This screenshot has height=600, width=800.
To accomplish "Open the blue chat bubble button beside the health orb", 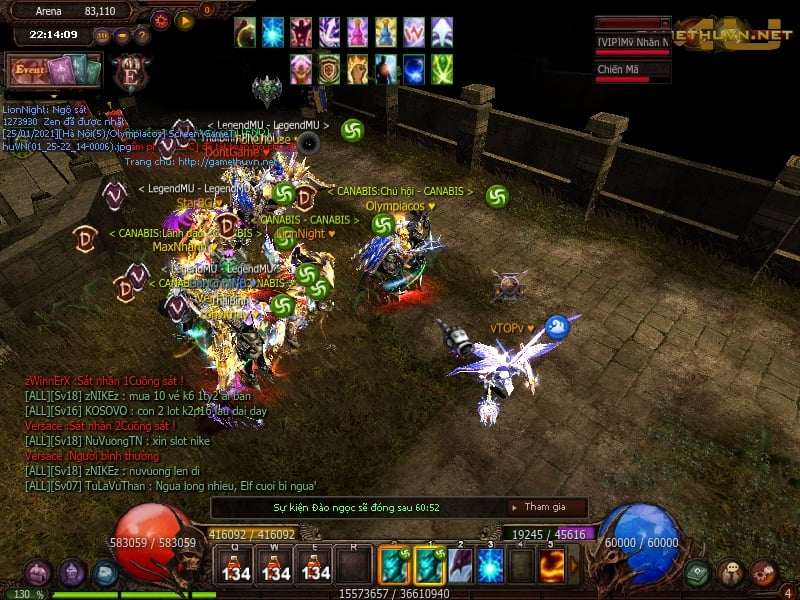I will click(x=105, y=573).
